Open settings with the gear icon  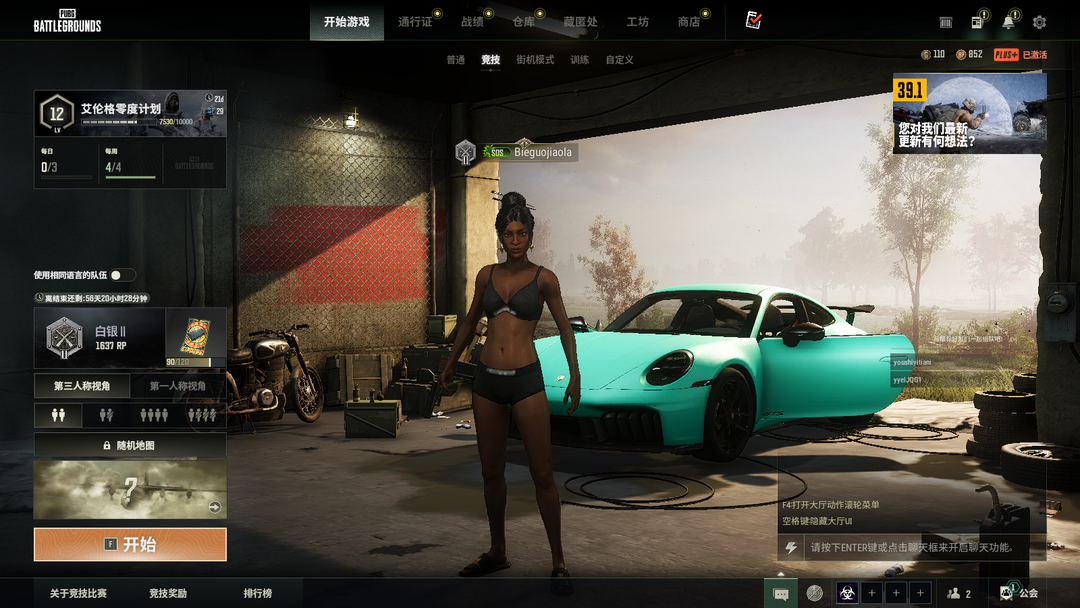click(1039, 22)
